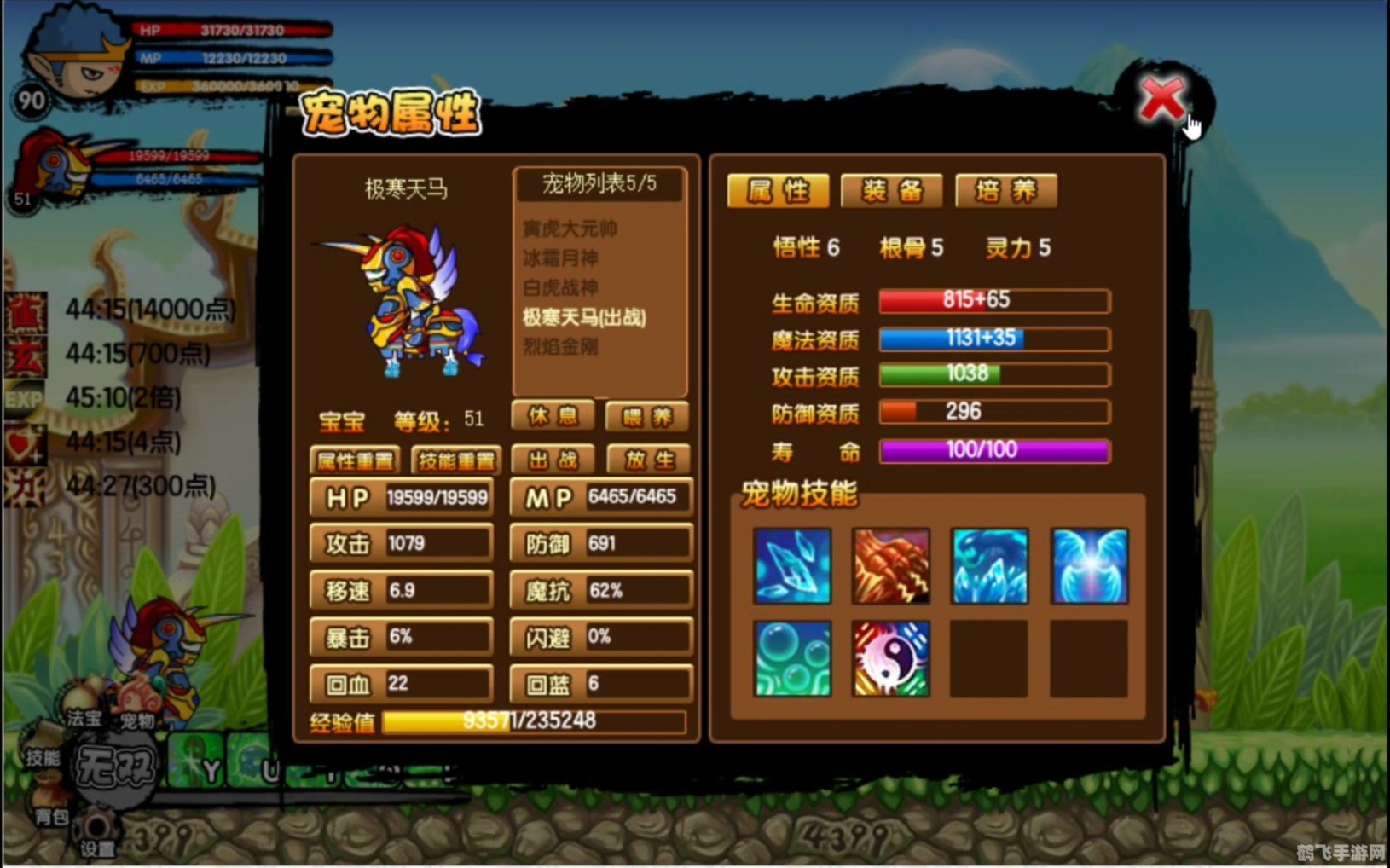
Task: Open the 培养 cultivation tab
Action: pos(1007,190)
